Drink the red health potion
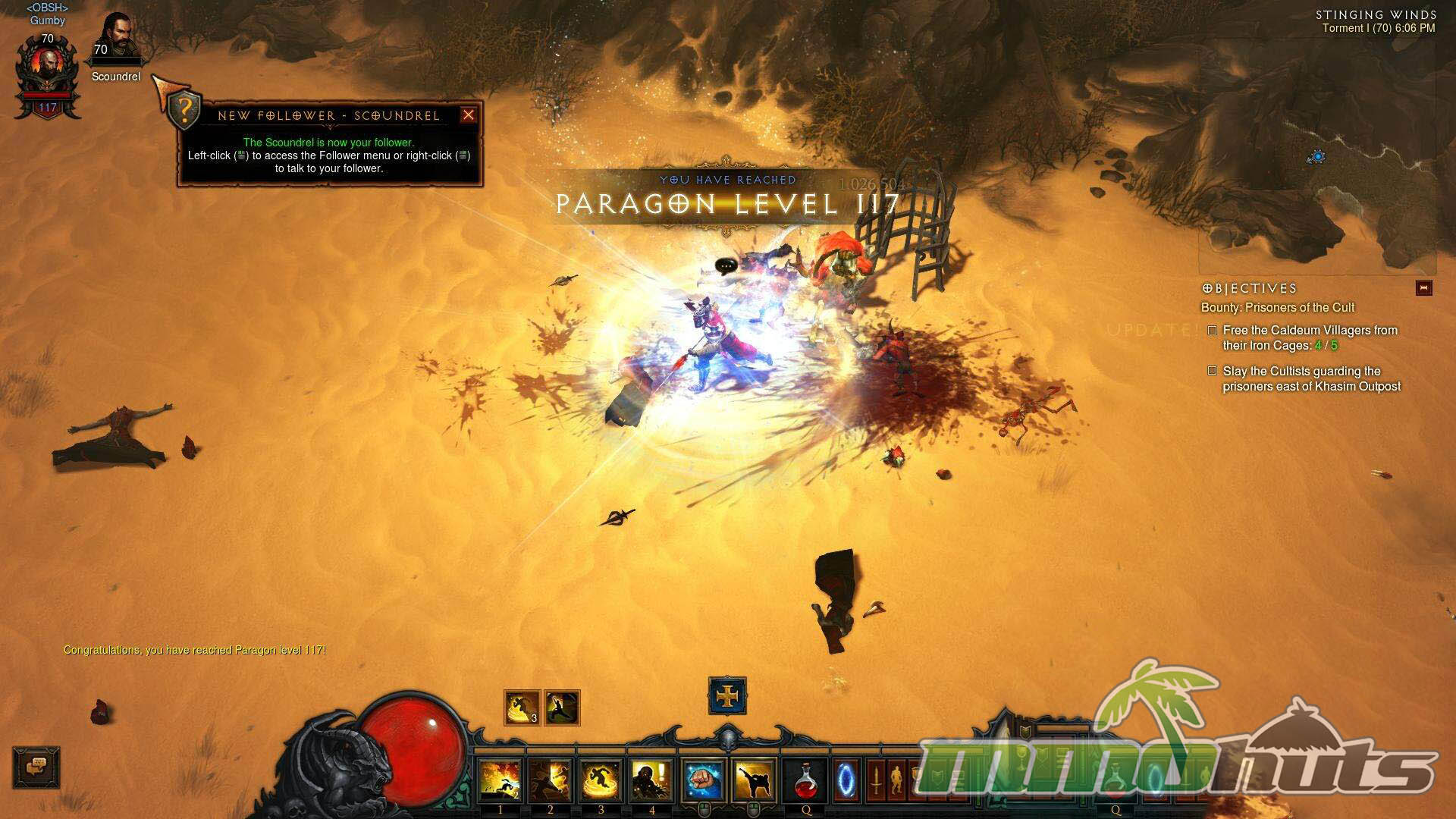The height and width of the screenshot is (819, 1456). pyautogui.click(x=806, y=781)
